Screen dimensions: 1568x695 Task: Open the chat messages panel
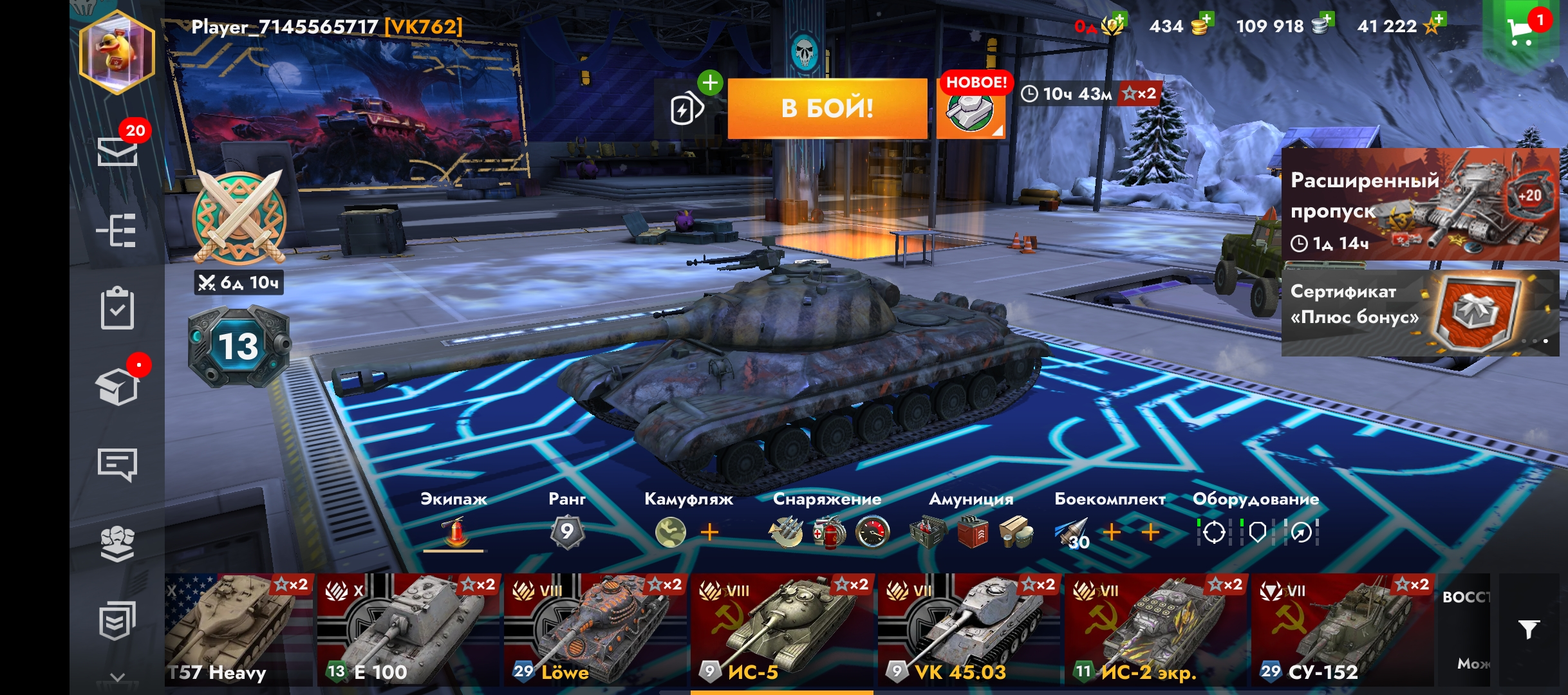117,464
